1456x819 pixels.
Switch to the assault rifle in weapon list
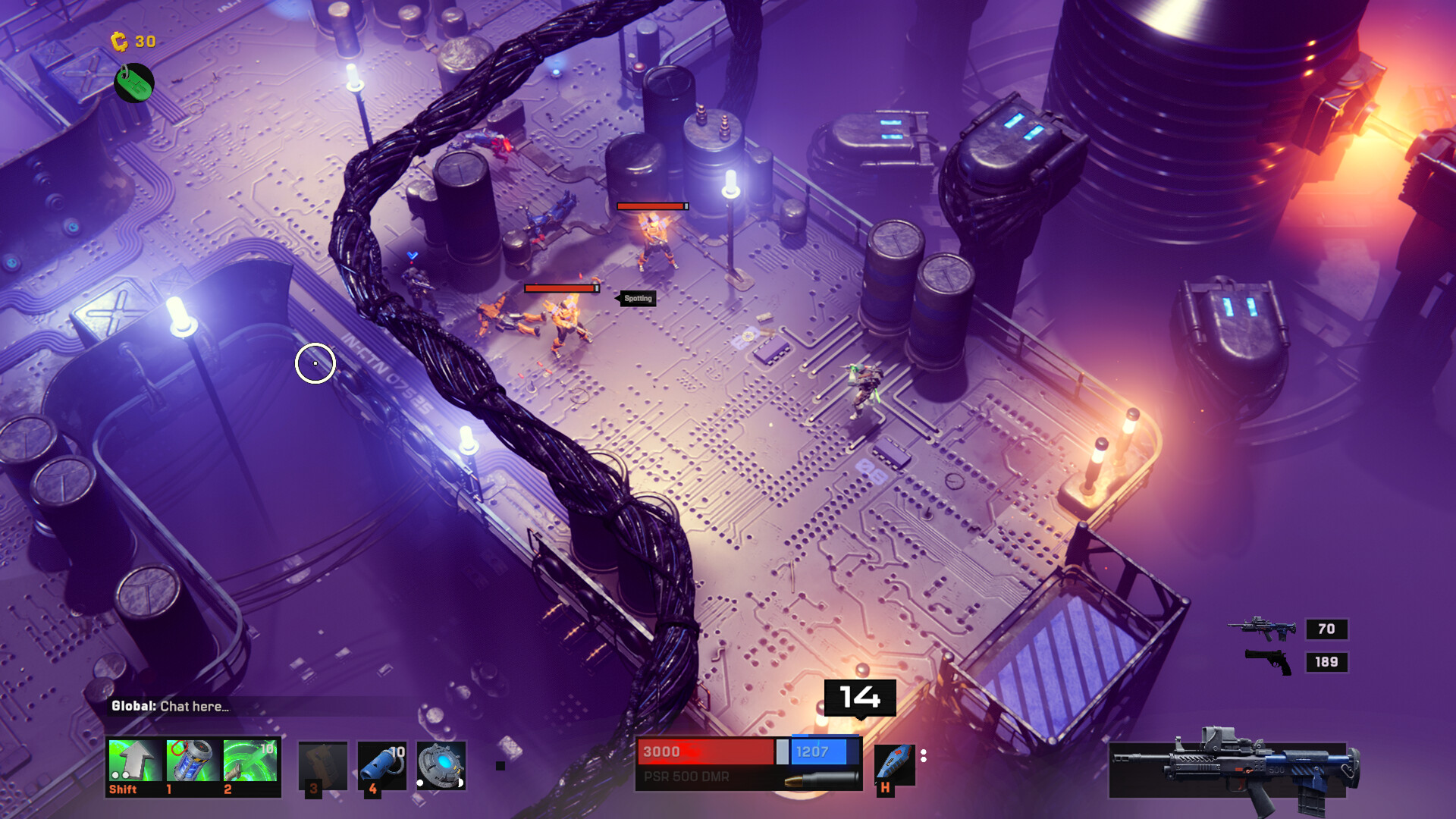[x=1263, y=629]
